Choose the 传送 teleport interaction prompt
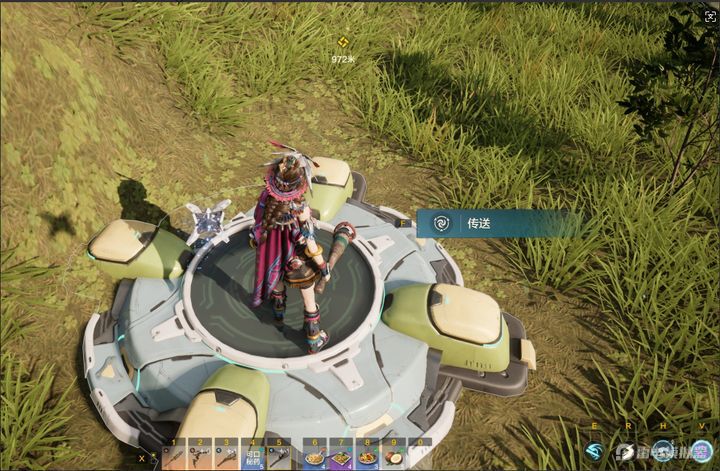 [x=478, y=223]
